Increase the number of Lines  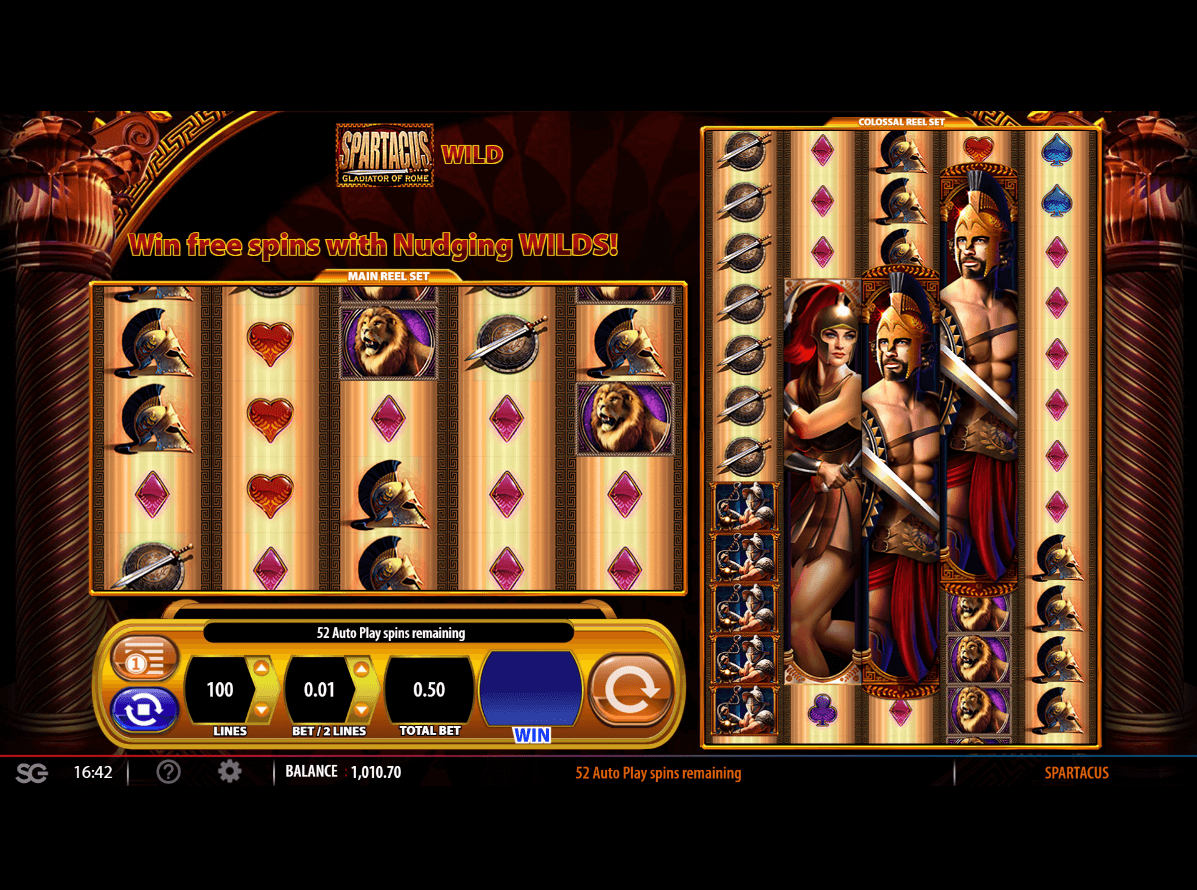point(261,669)
